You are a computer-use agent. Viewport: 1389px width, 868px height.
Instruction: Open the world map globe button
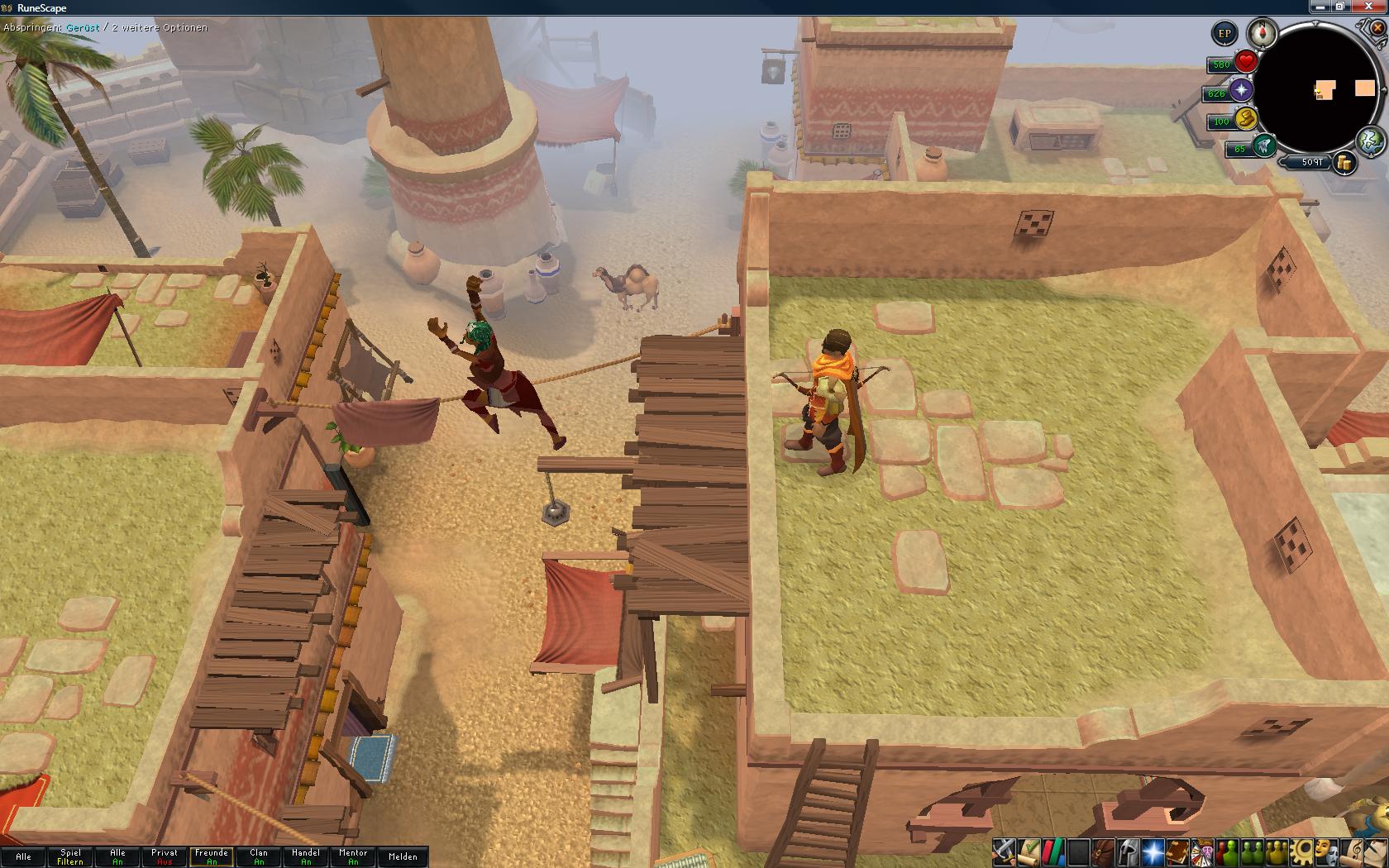[1371, 140]
